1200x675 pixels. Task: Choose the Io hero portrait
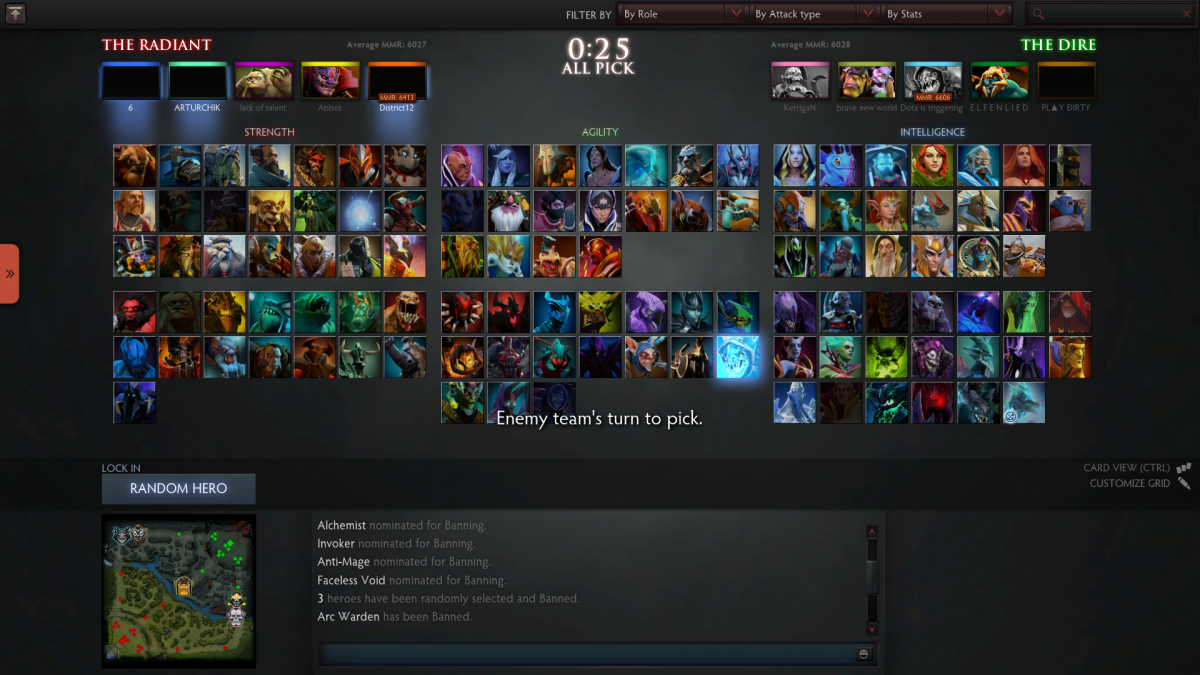(x=360, y=211)
